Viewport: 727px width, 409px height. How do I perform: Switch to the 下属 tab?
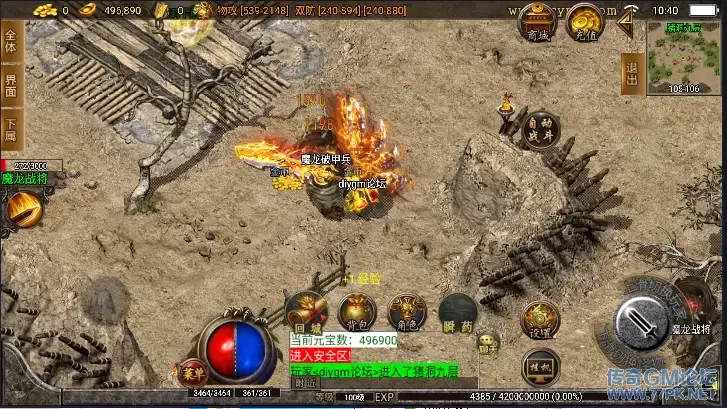(x=11, y=130)
